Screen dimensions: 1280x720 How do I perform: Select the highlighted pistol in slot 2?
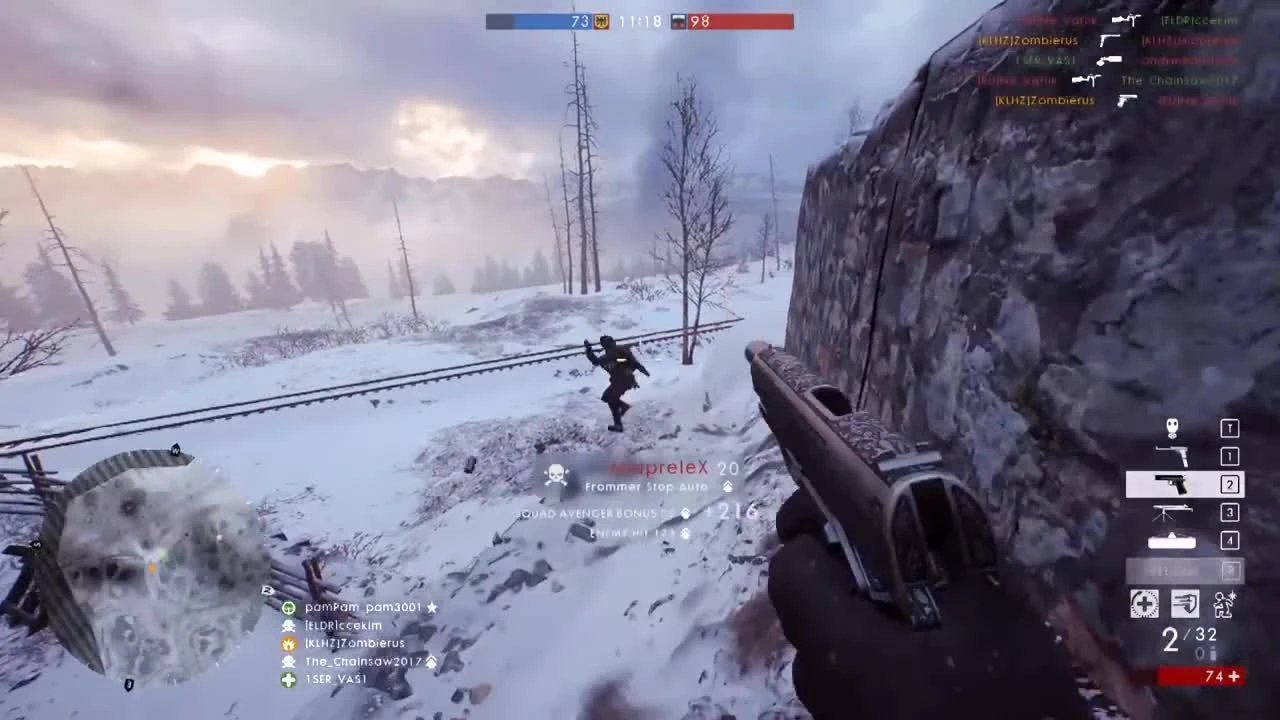tap(1171, 485)
